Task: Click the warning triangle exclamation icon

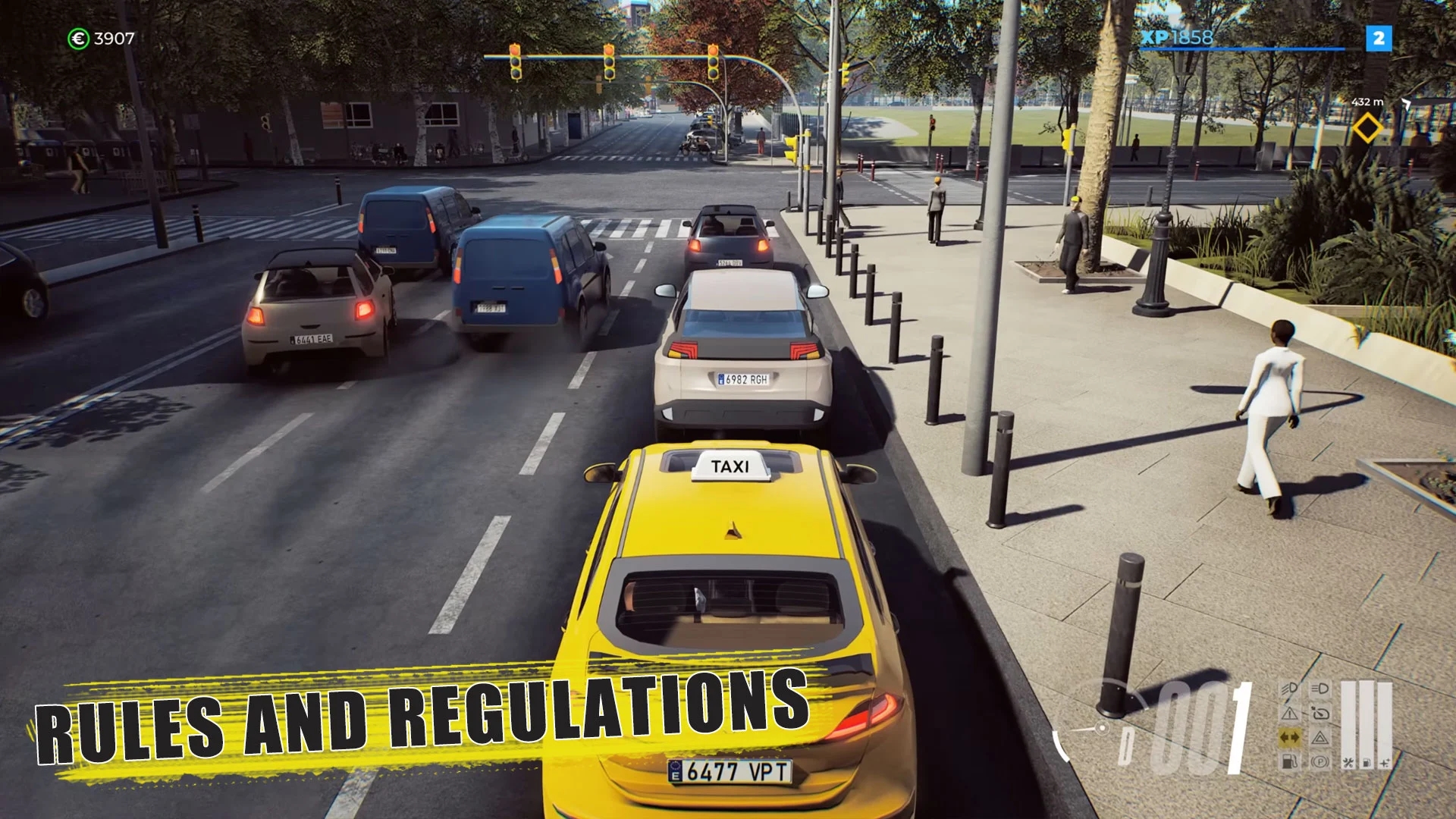Action: pos(1289,713)
